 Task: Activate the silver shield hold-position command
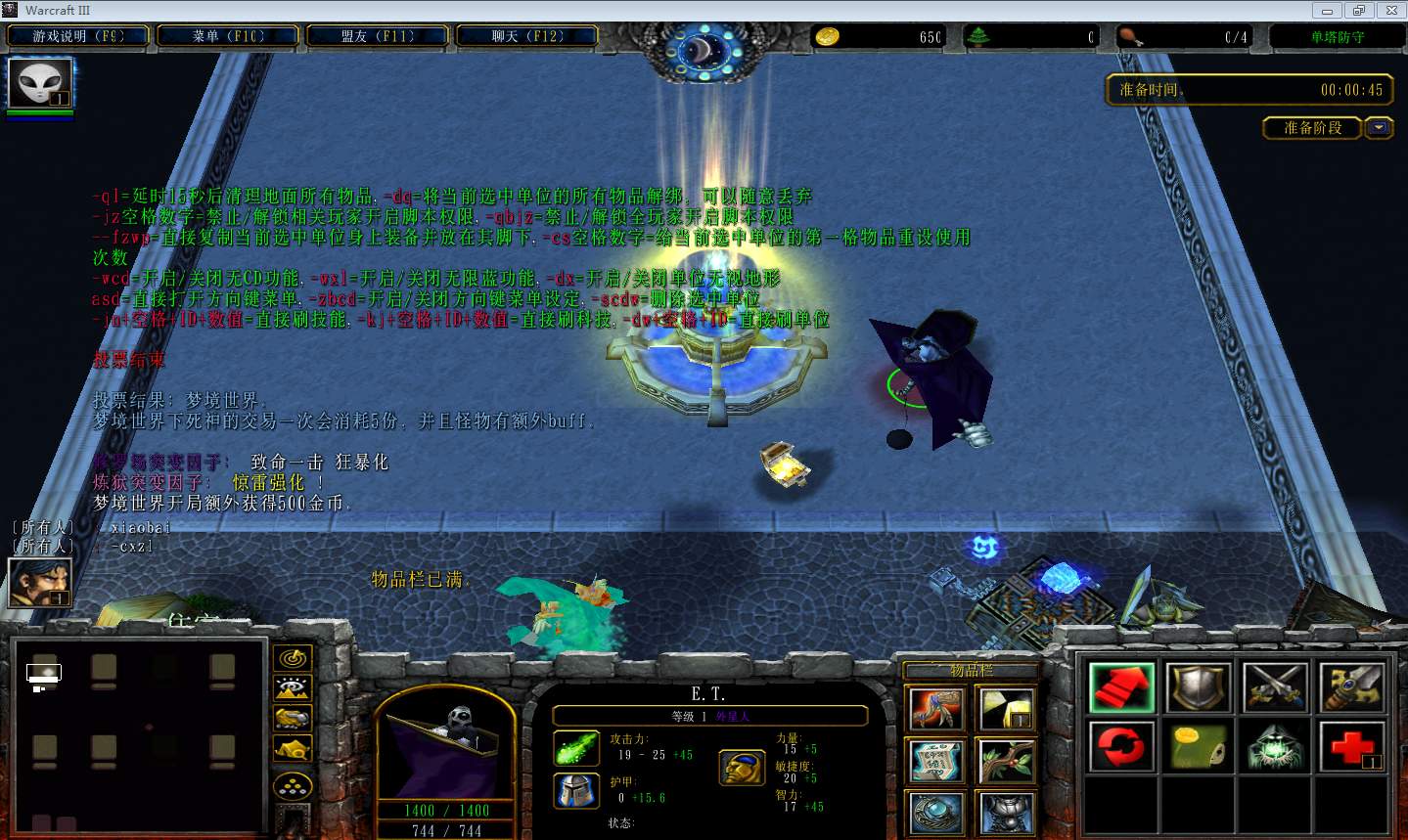(x=1199, y=687)
